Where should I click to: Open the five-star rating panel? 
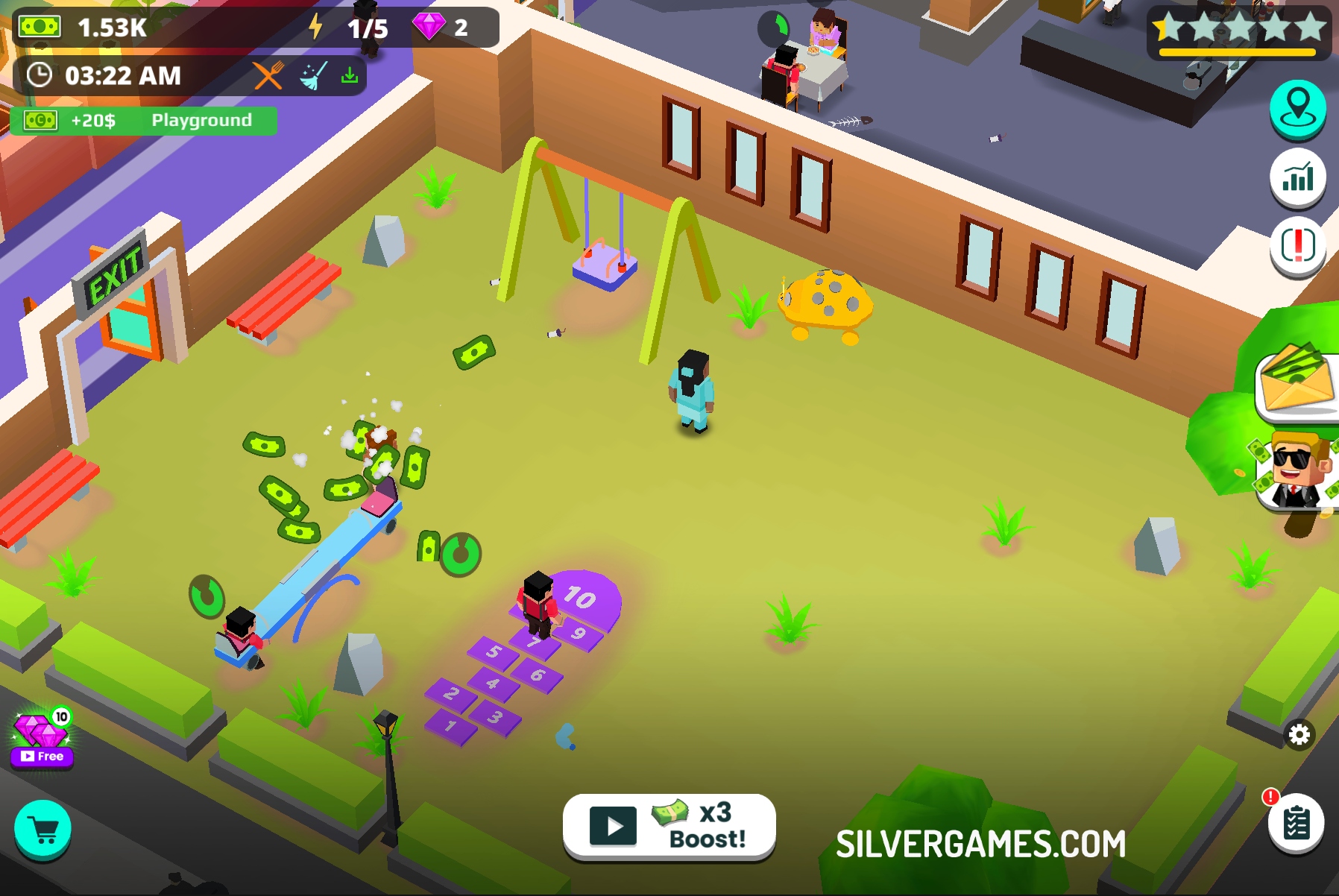pyautogui.click(x=1238, y=31)
